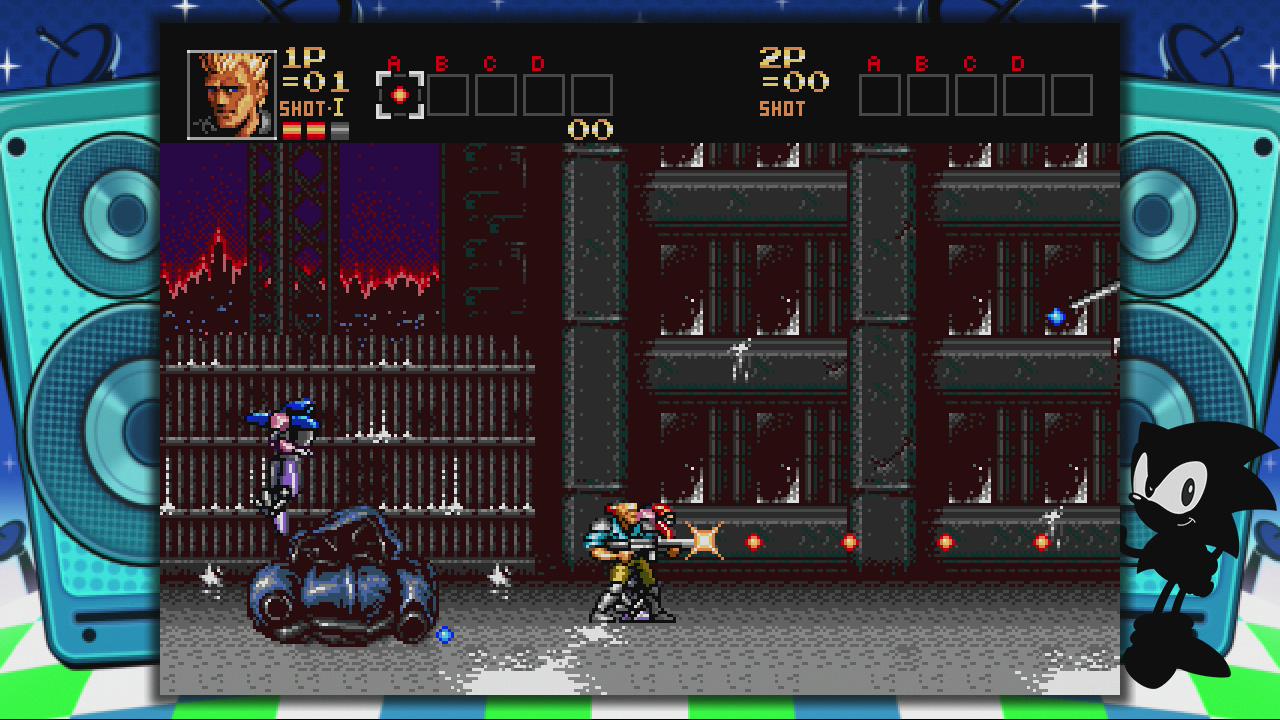
Task: Select player one's weapon slot A
Action: pyautogui.click(x=400, y=95)
